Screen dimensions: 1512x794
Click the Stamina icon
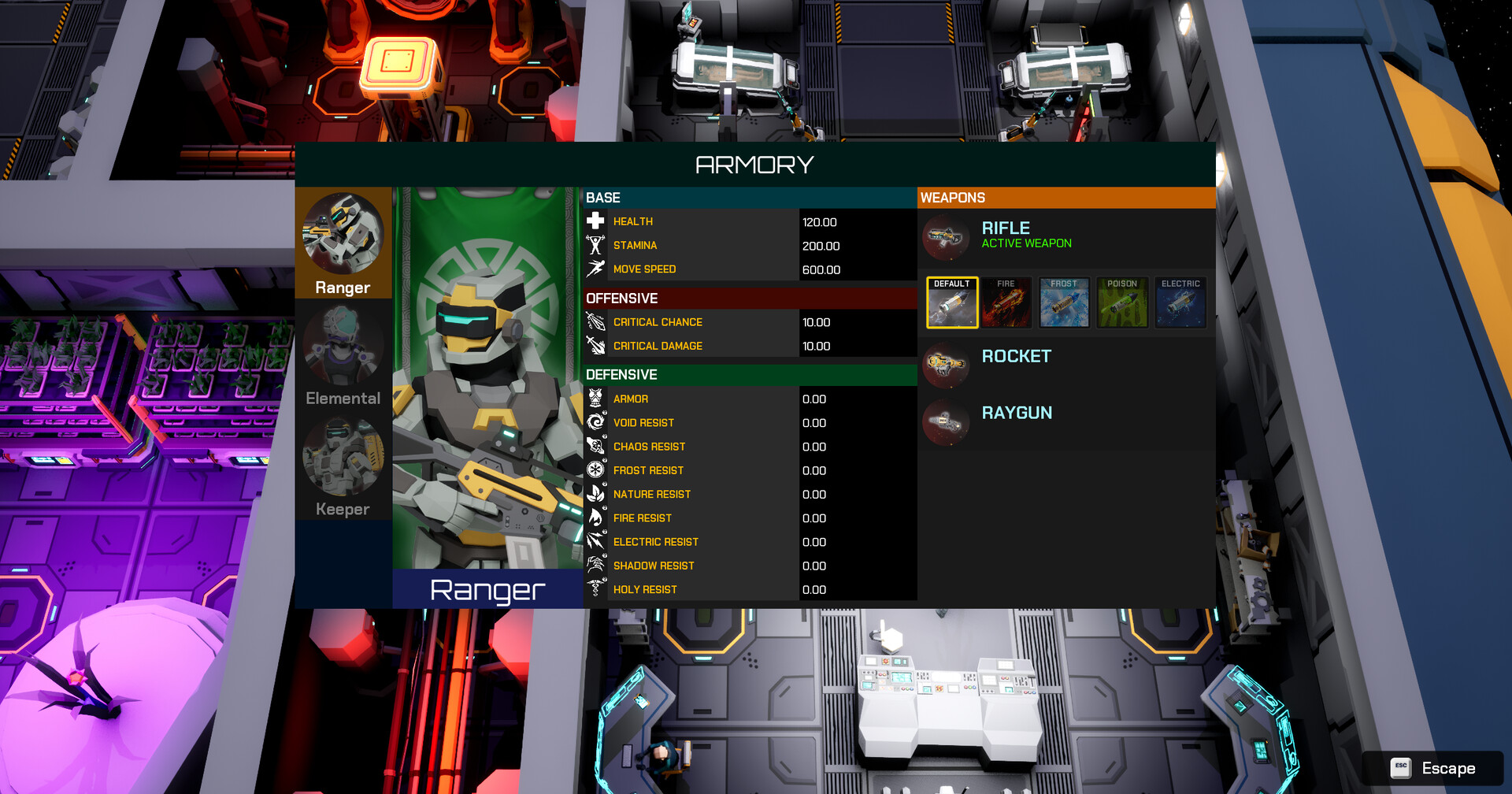(x=596, y=245)
